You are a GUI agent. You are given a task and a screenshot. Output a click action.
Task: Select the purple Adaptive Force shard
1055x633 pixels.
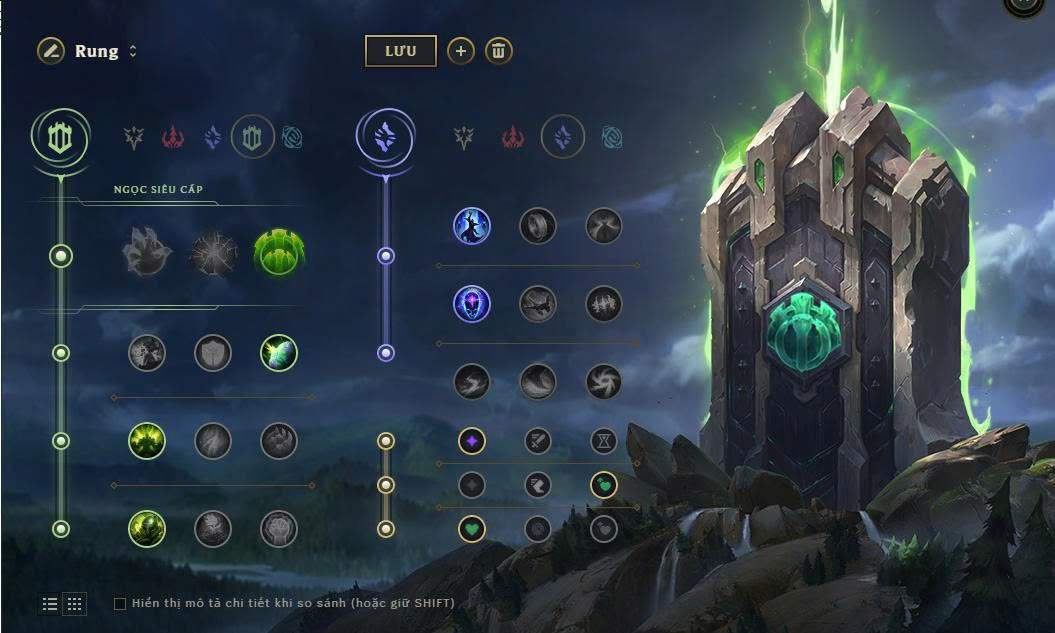[471, 440]
